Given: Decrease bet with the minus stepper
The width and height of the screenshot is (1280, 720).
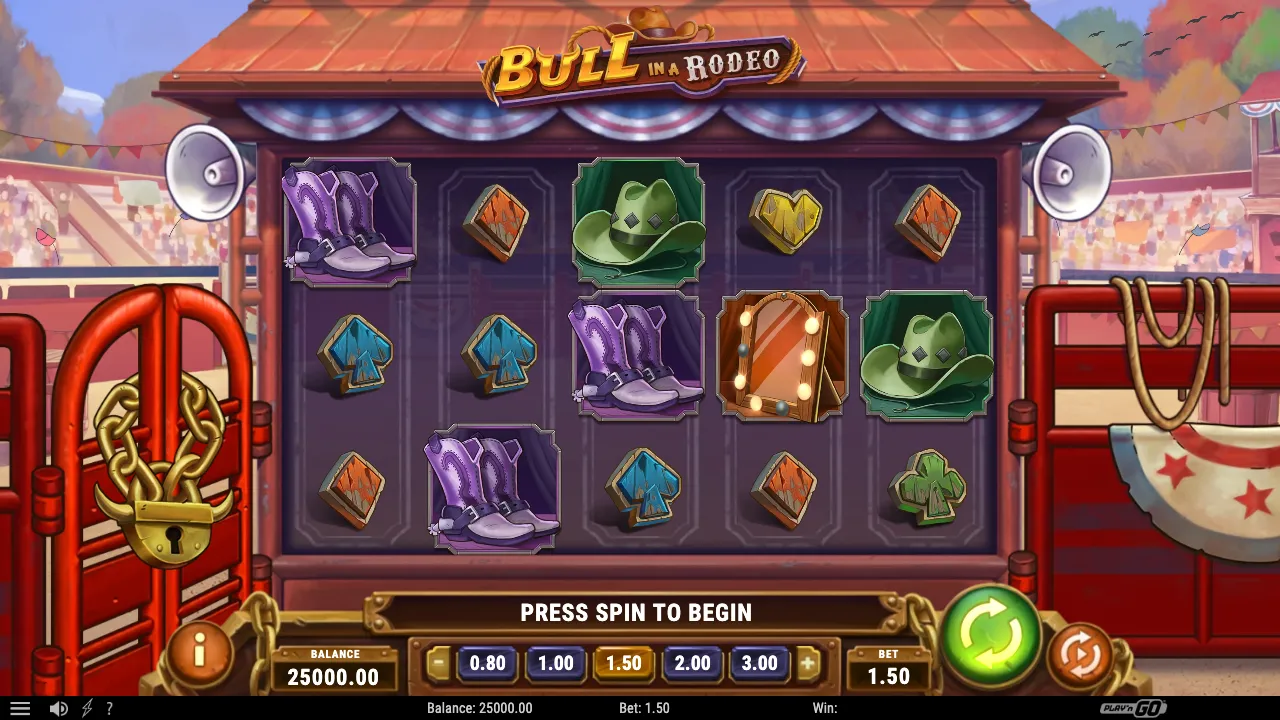Looking at the screenshot, I should click(440, 663).
